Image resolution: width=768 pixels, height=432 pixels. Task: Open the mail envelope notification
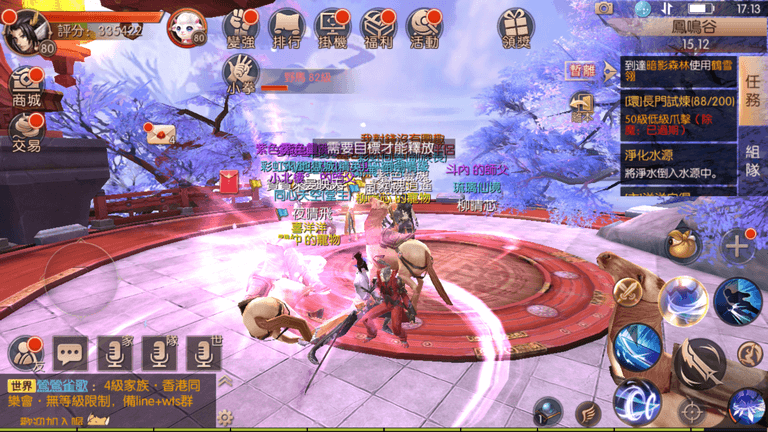point(158,135)
